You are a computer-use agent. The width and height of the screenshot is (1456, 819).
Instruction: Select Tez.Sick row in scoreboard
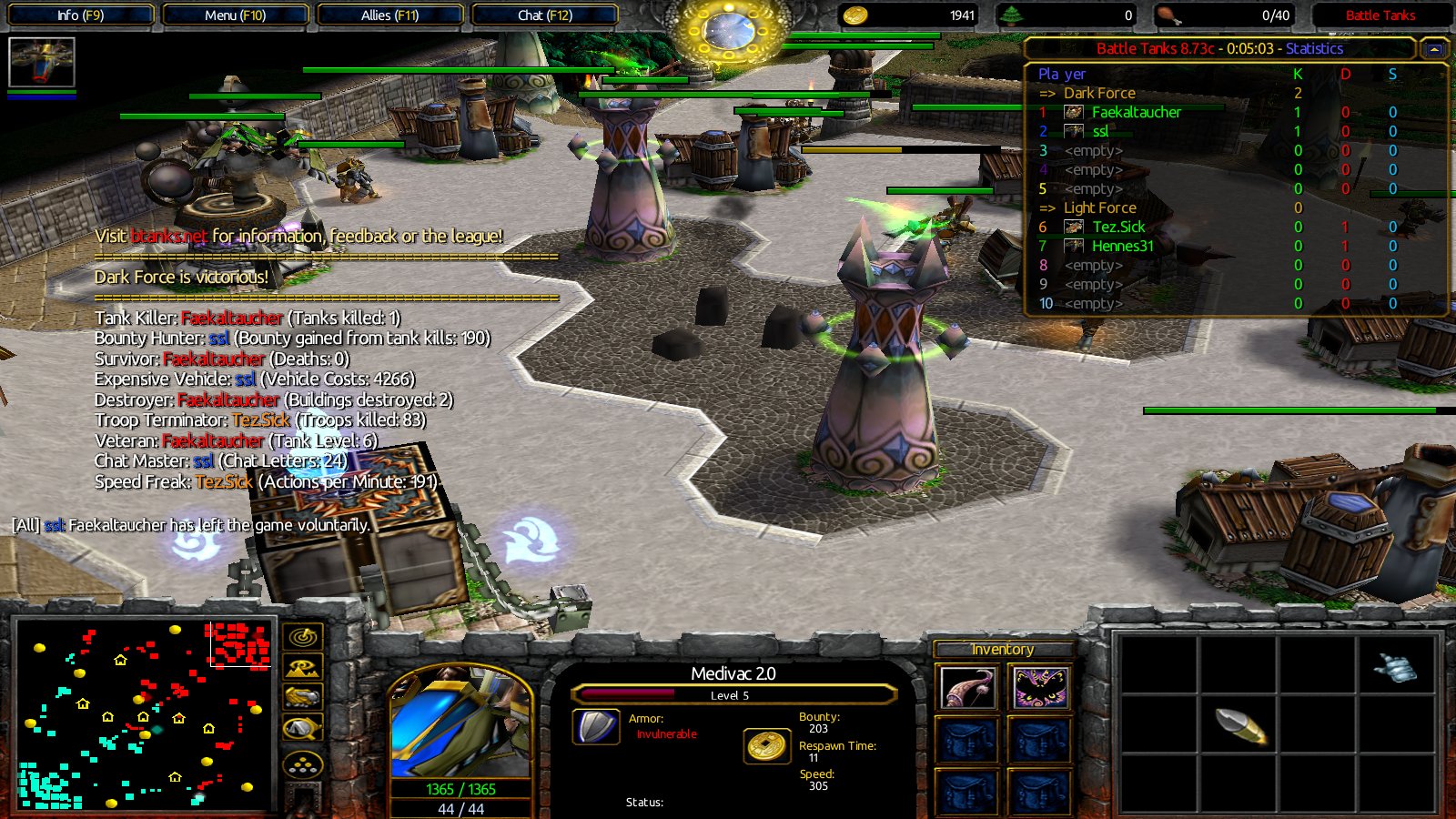1118,227
